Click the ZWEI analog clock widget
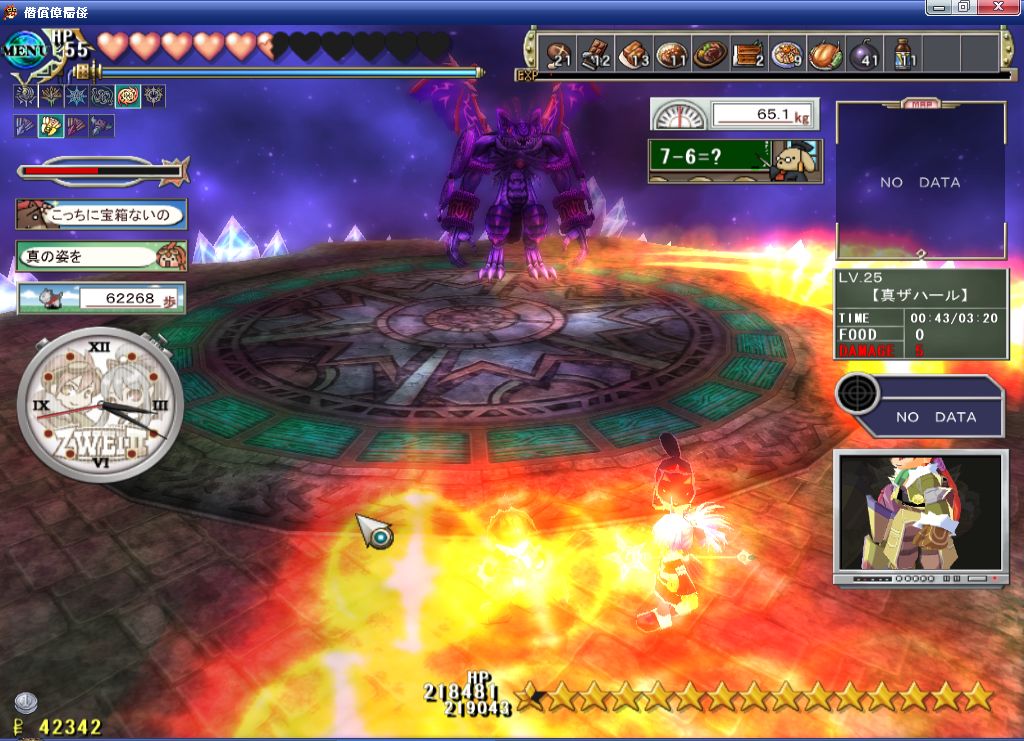1024x741 pixels. pos(100,406)
